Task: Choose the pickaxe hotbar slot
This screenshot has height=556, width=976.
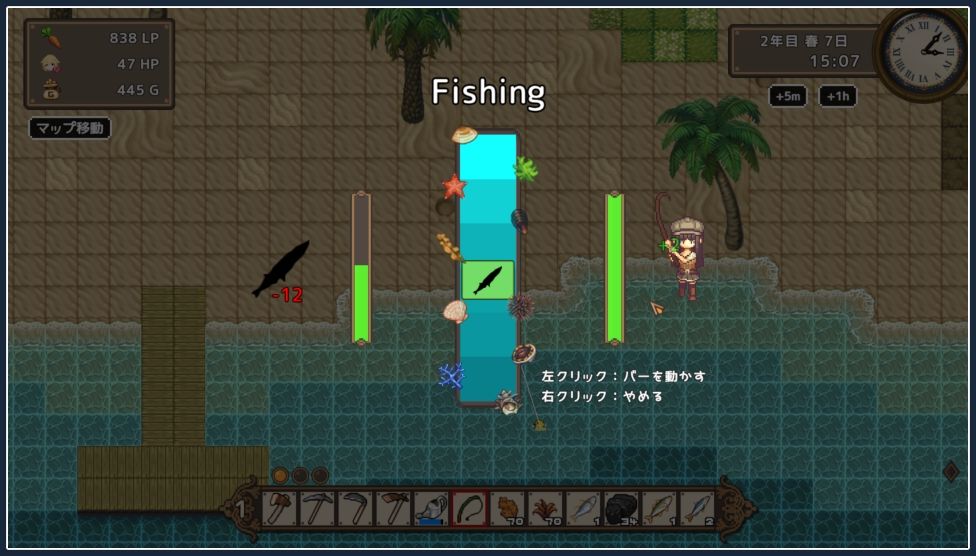Action: (317, 509)
